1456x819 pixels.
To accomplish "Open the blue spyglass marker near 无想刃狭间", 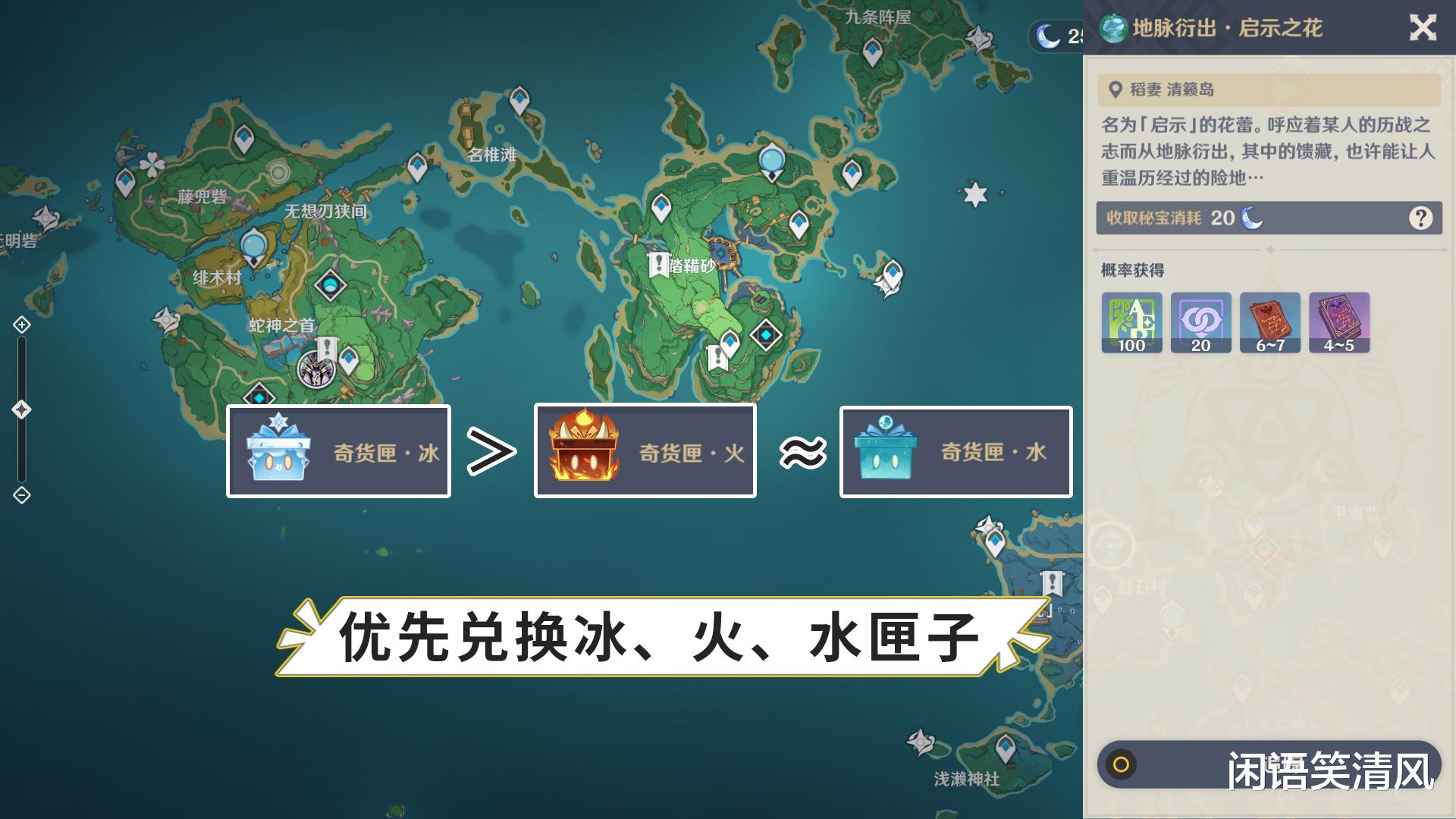I will [253, 244].
